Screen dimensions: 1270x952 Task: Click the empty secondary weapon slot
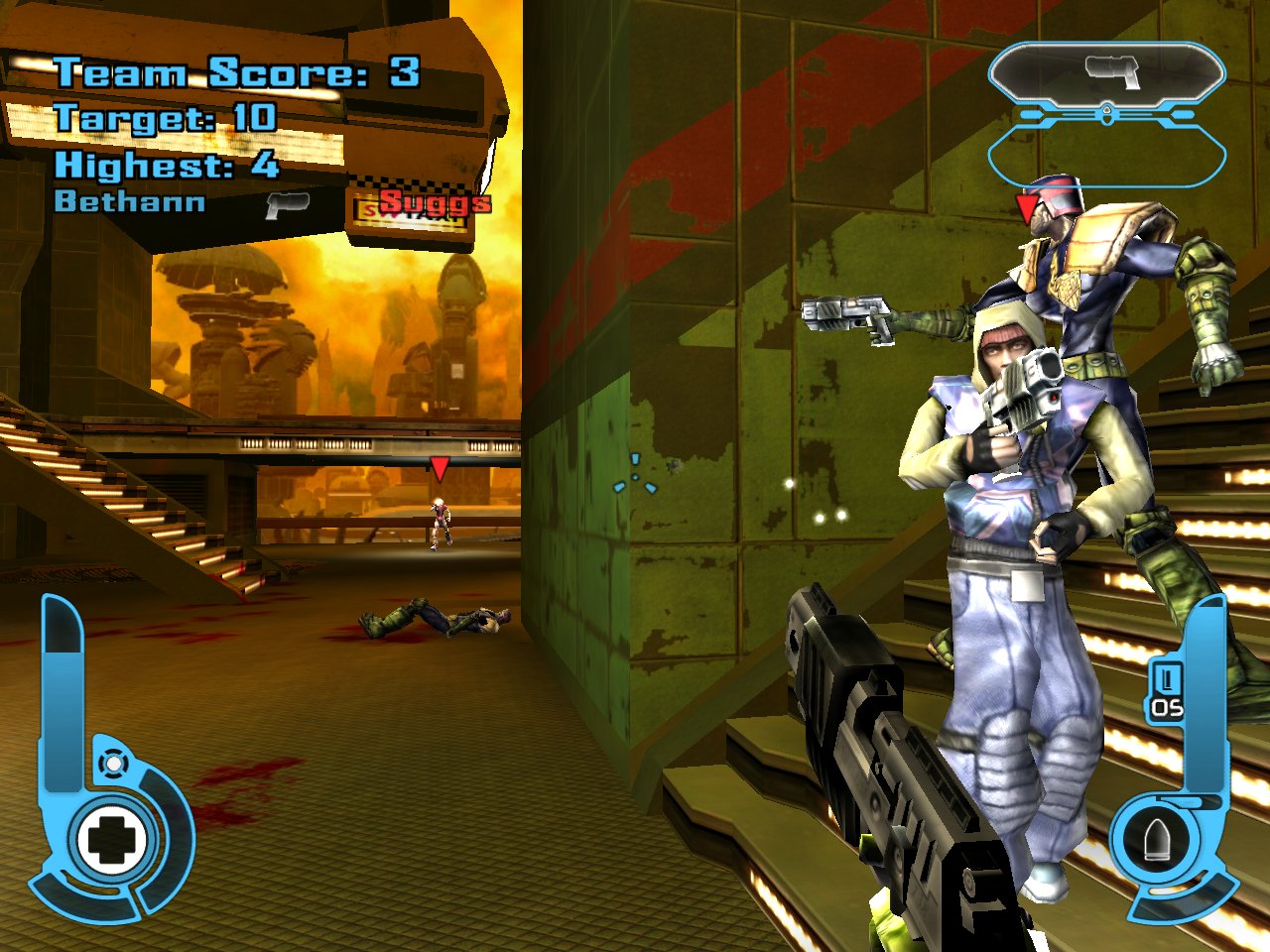1107,156
